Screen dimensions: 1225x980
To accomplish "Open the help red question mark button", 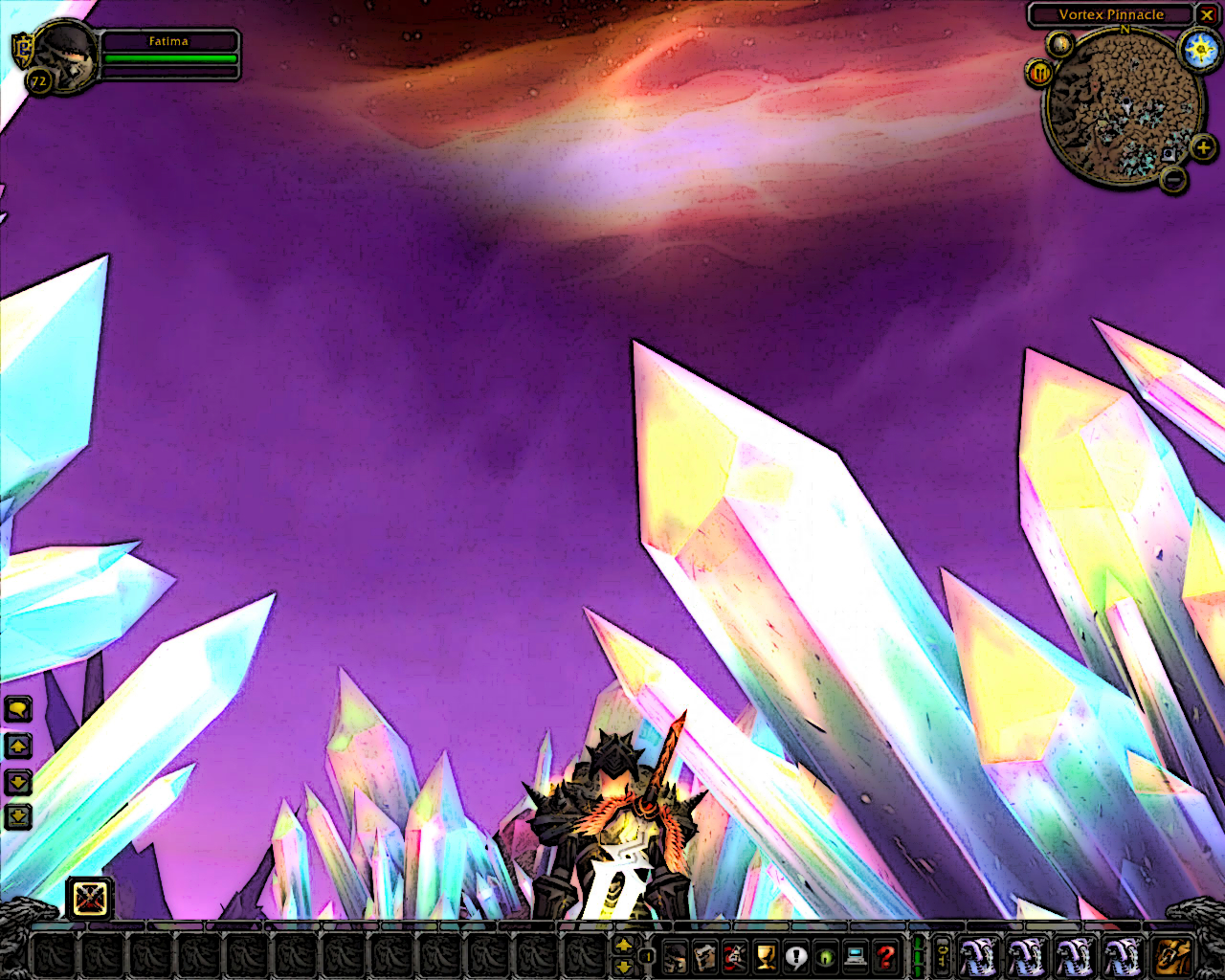I will click(x=886, y=956).
